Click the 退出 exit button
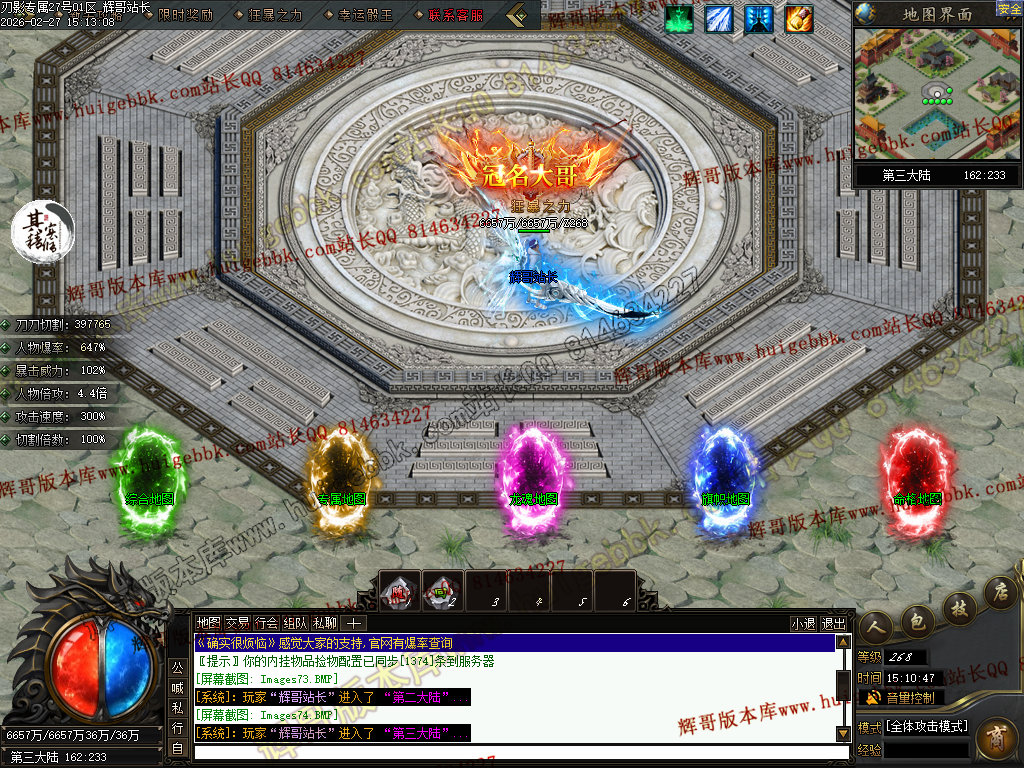 click(x=833, y=623)
